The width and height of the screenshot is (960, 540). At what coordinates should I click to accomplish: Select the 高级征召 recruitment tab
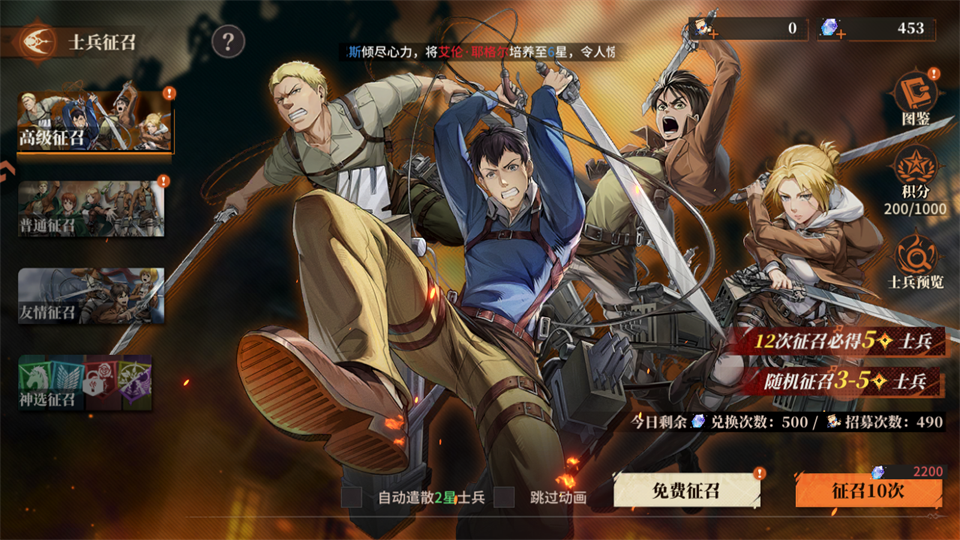click(x=94, y=123)
